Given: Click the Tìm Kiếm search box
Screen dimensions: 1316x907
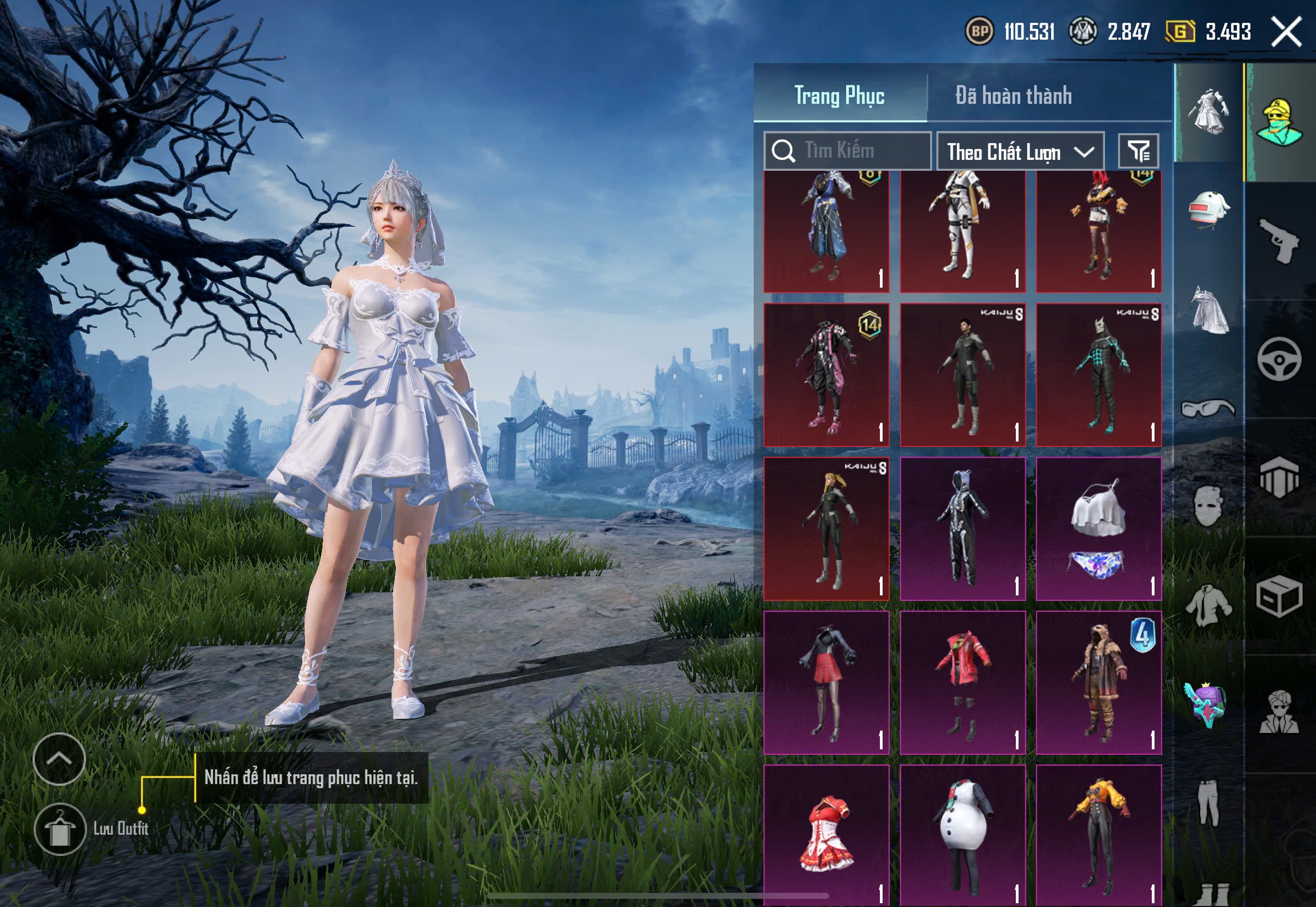Looking at the screenshot, I should pyautogui.click(x=847, y=151).
